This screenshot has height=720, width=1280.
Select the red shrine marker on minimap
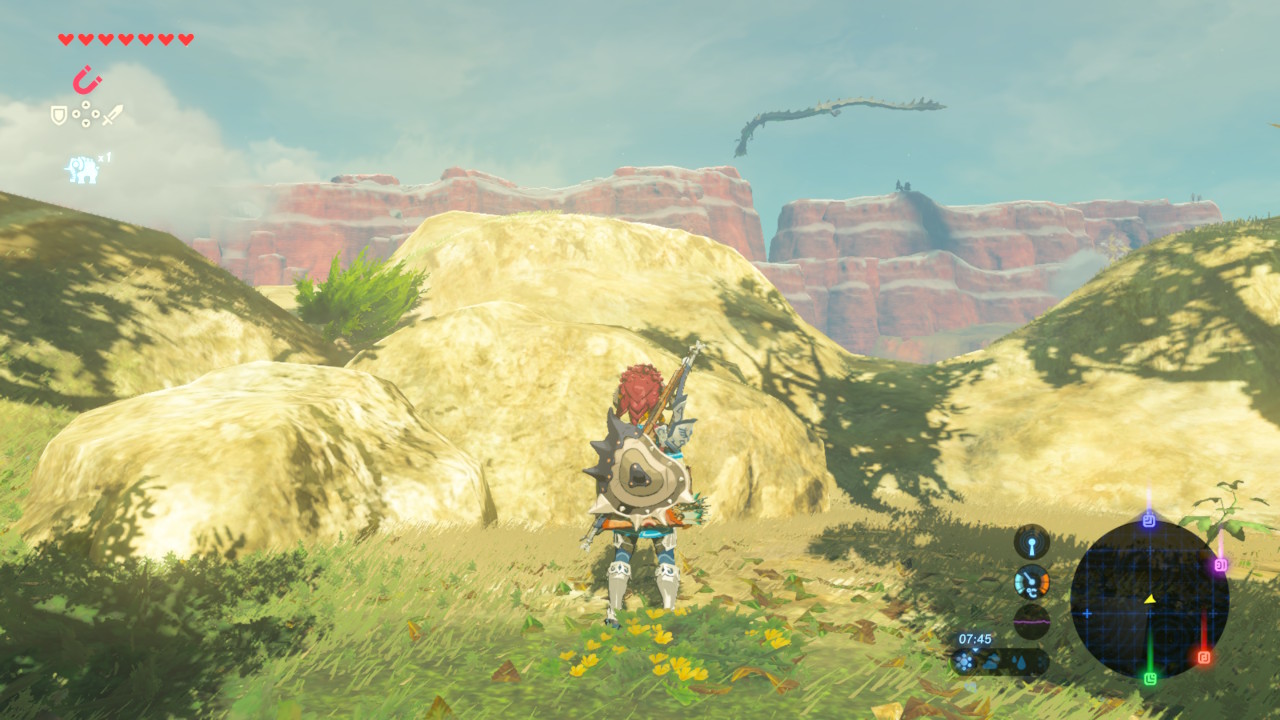pos(1203,657)
